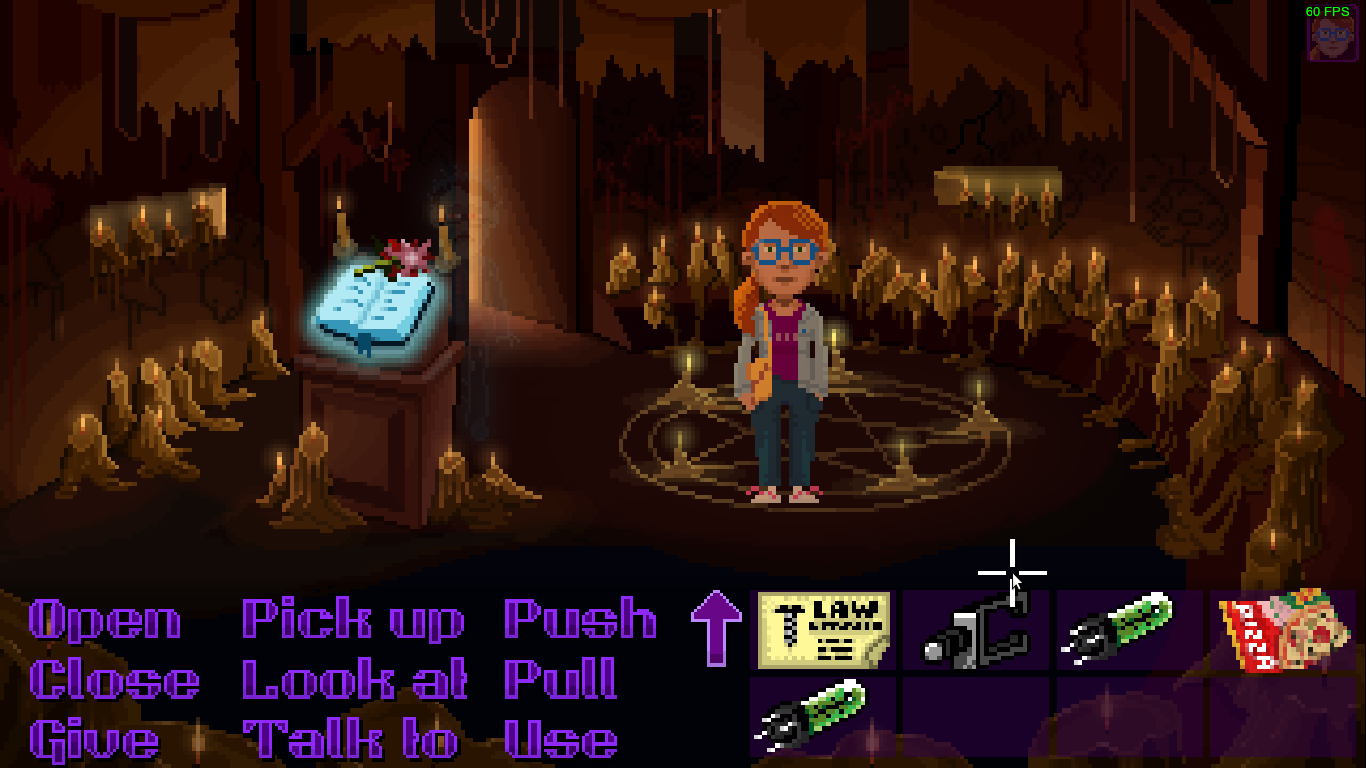Pick the black hook-shaped device in inventory
The width and height of the screenshot is (1366, 768).
pos(976,630)
